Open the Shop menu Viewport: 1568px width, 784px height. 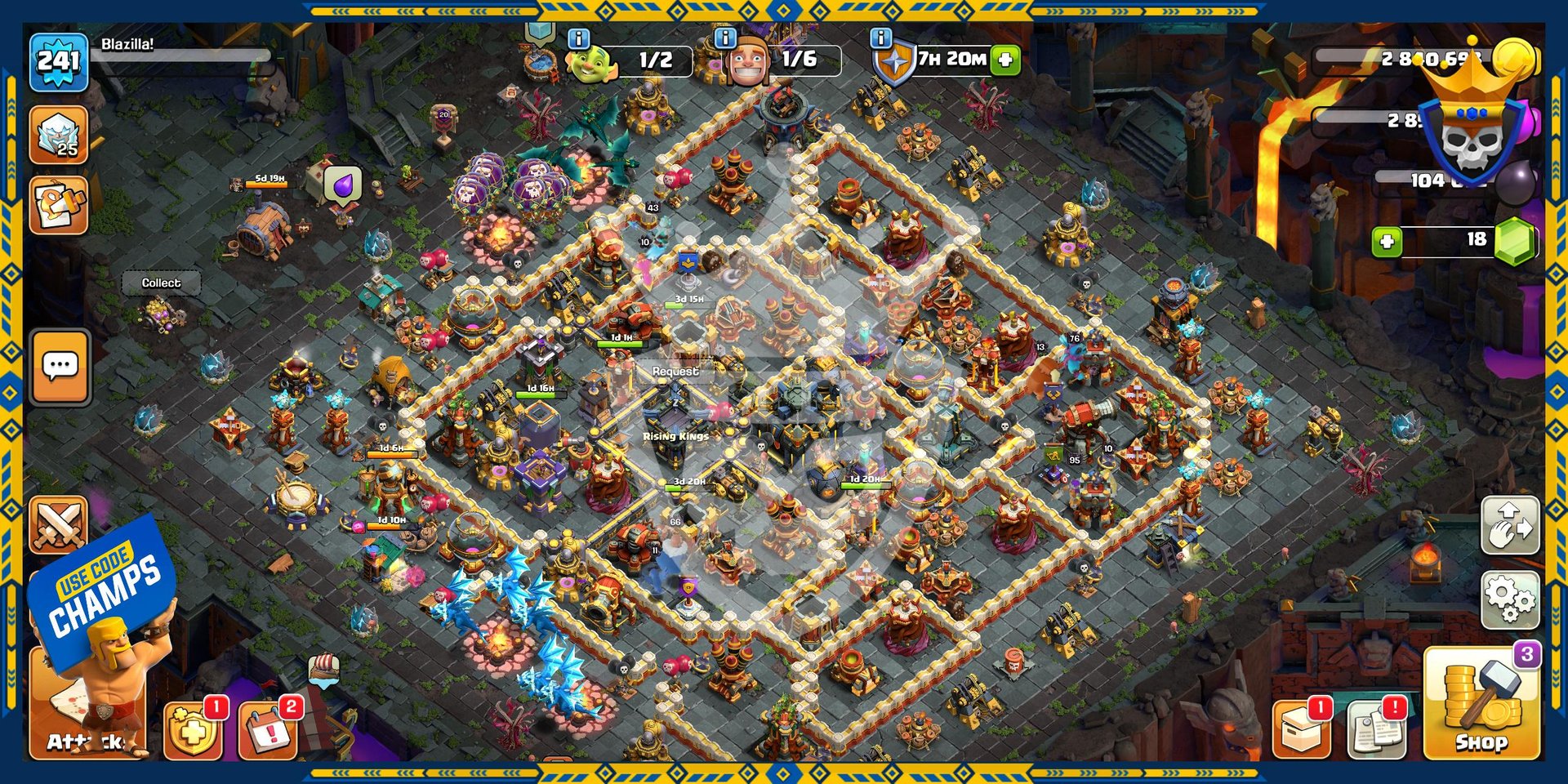1481,702
